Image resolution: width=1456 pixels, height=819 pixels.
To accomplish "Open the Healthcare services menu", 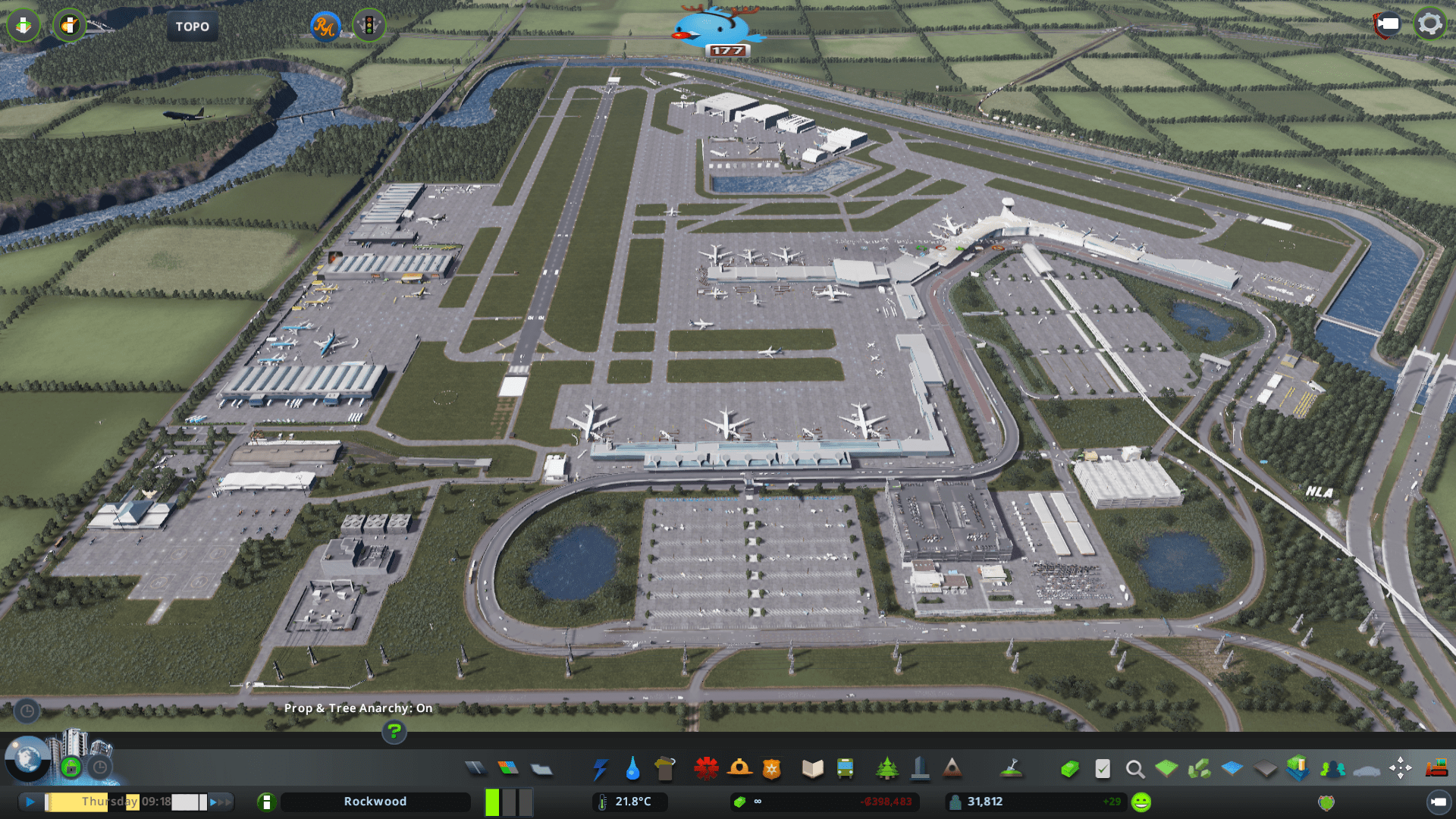I will (707, 767).
